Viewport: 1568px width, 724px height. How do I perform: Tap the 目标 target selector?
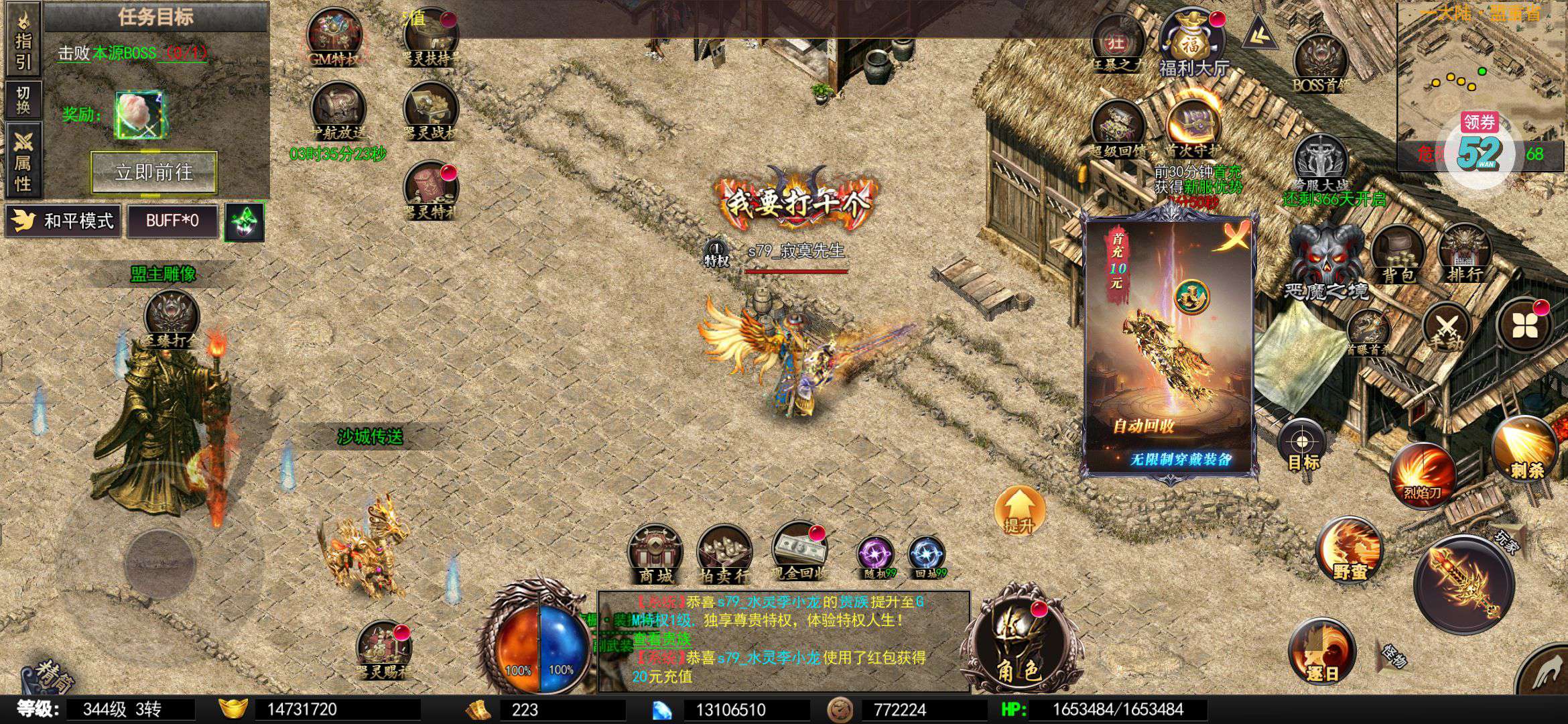[x=1302, y=445]
